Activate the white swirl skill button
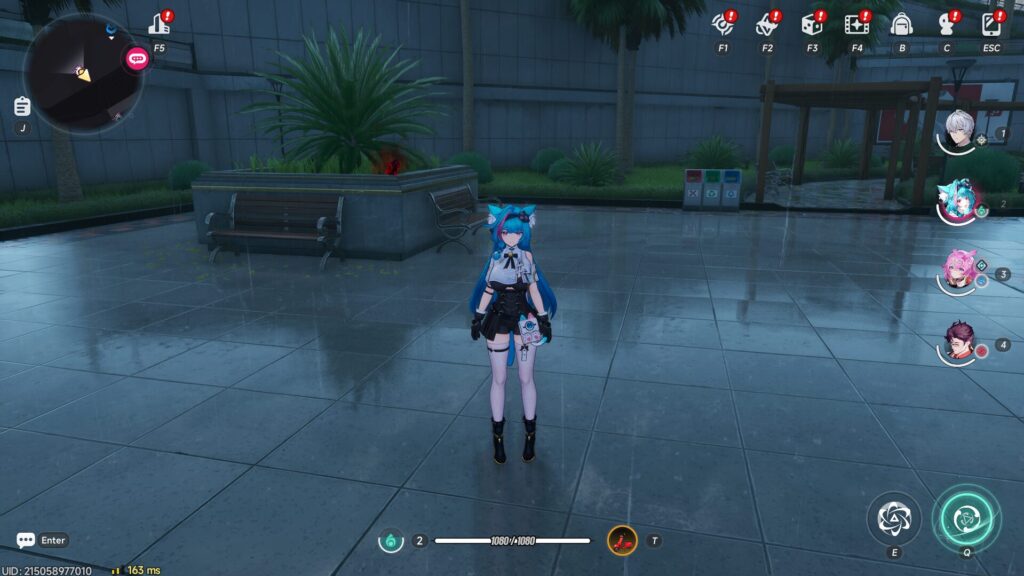This screenshot has width=1024, height=576. pyautogui.click(x=893, y=517)
